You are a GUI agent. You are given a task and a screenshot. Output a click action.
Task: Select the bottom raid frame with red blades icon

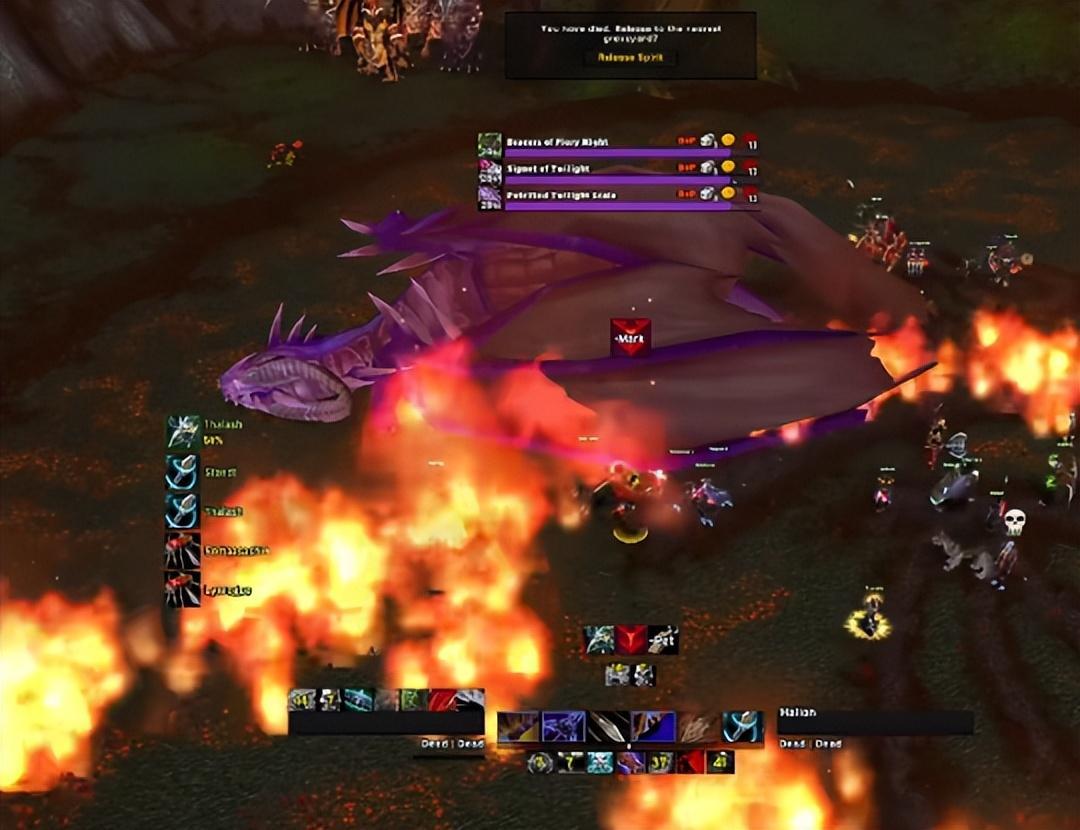click(x=183, y=589)
